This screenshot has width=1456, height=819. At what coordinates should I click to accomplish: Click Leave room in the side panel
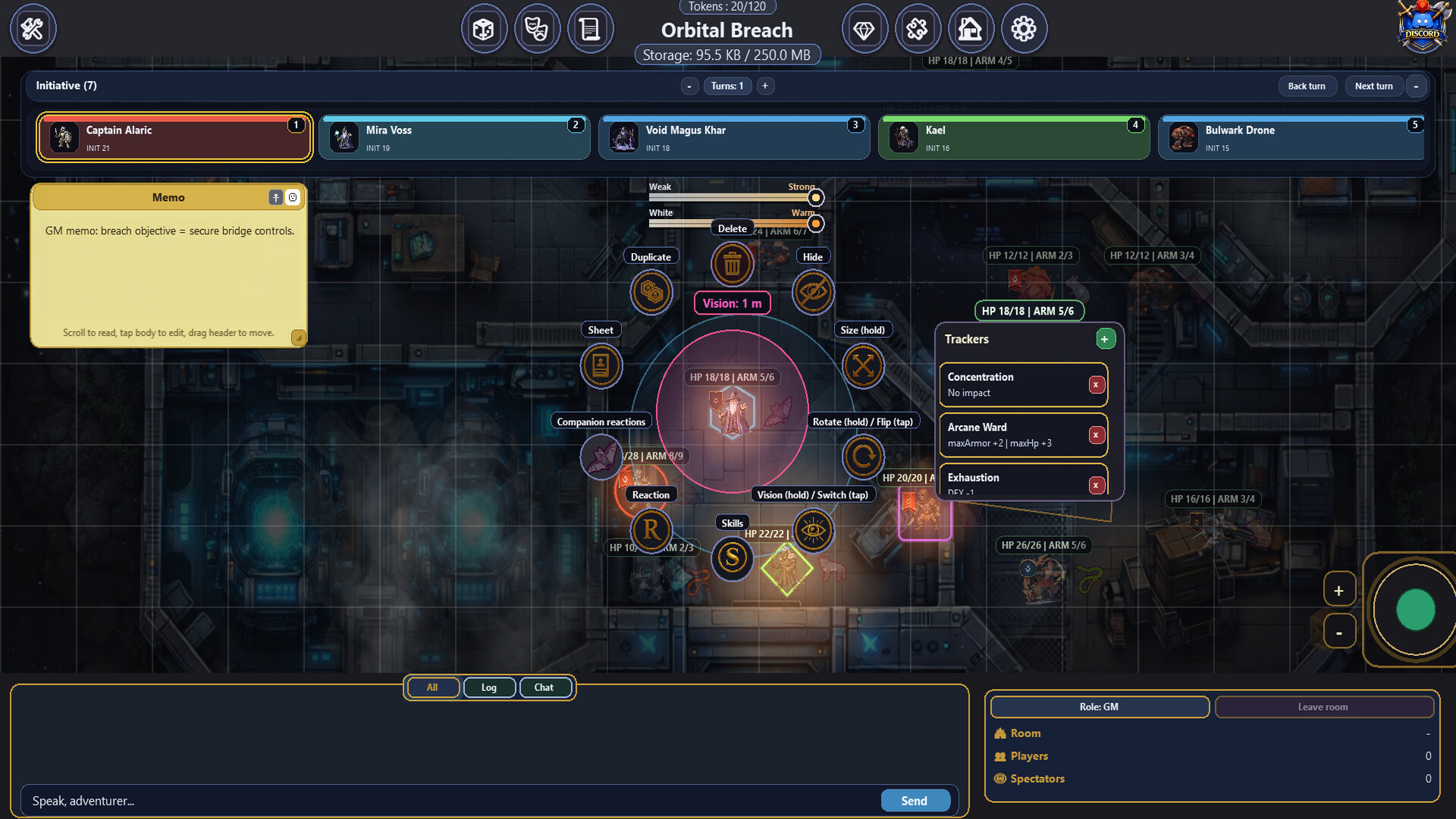click(x=1323, y=707)
